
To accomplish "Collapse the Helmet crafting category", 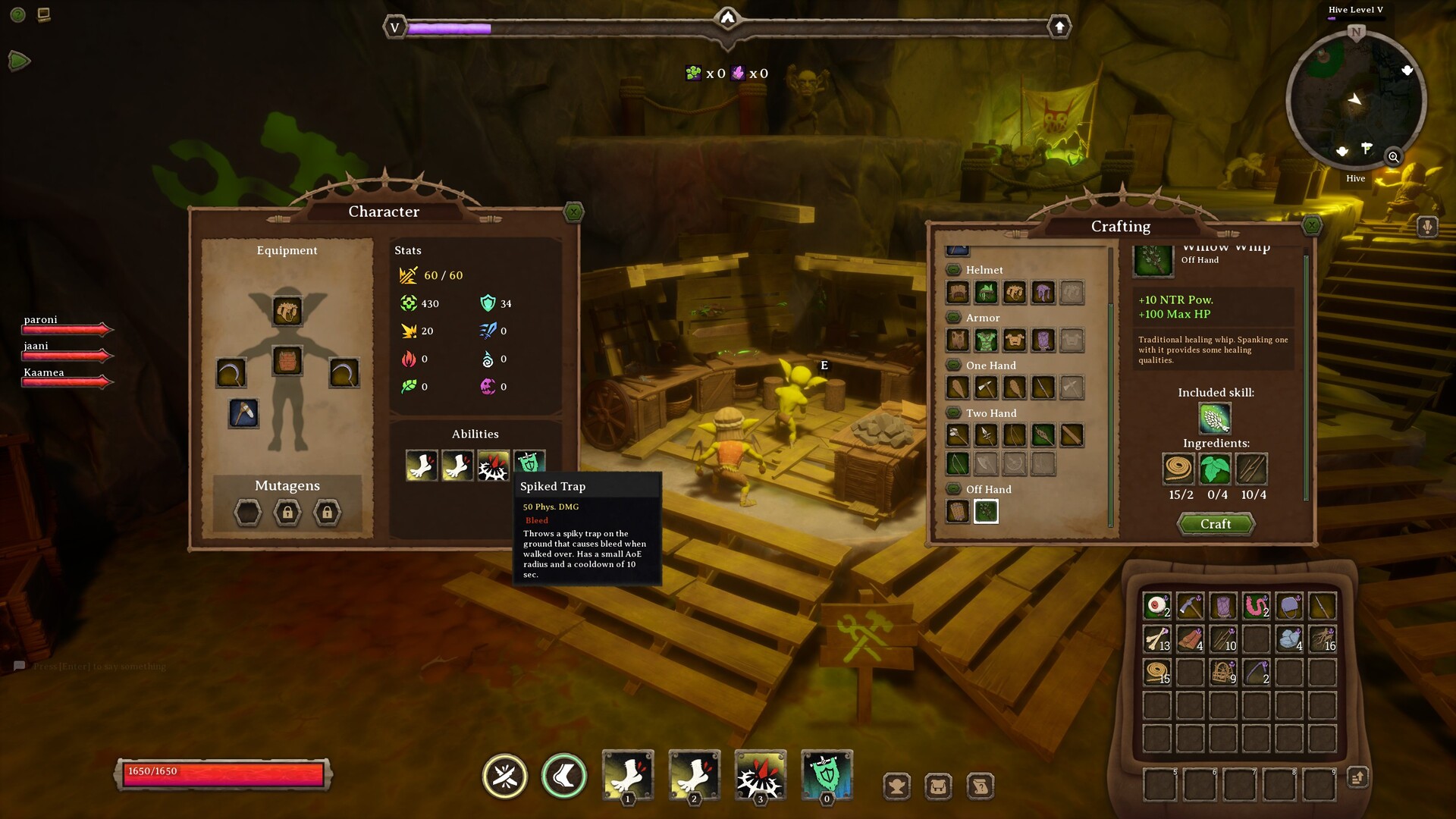I will pos(953,270).
